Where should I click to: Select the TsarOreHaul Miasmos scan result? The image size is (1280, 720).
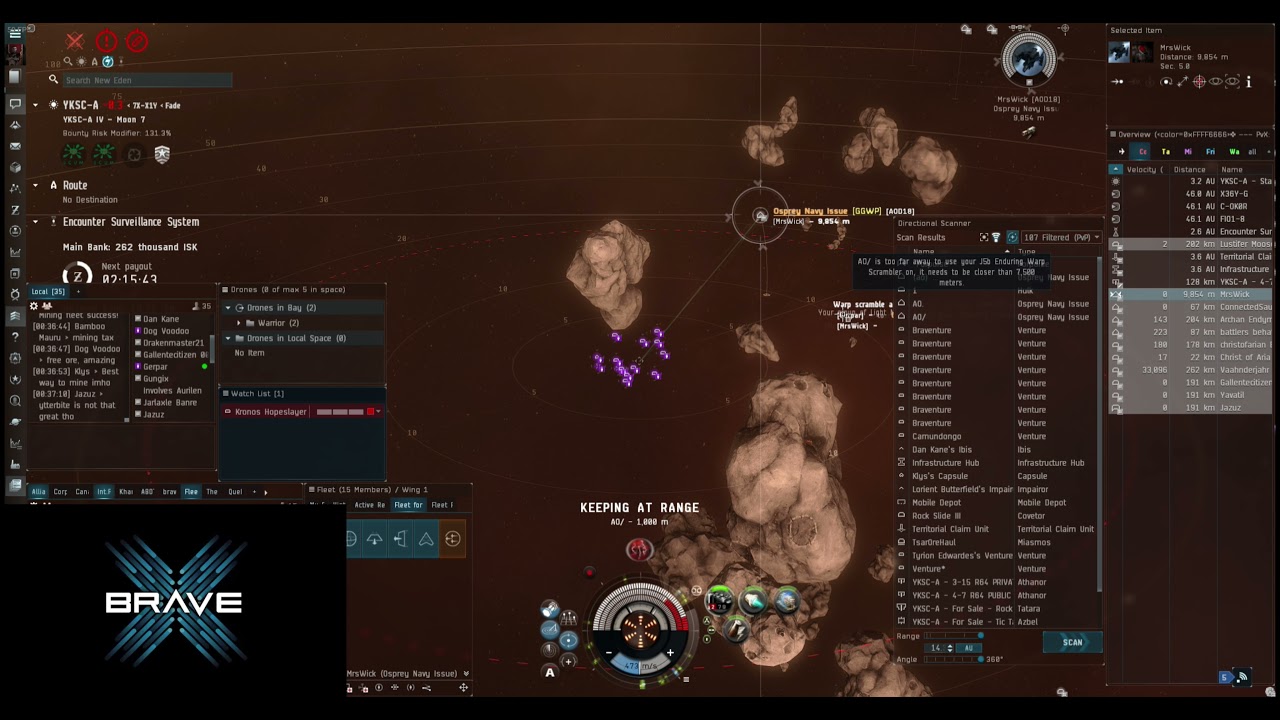[x=1000, y=542]
